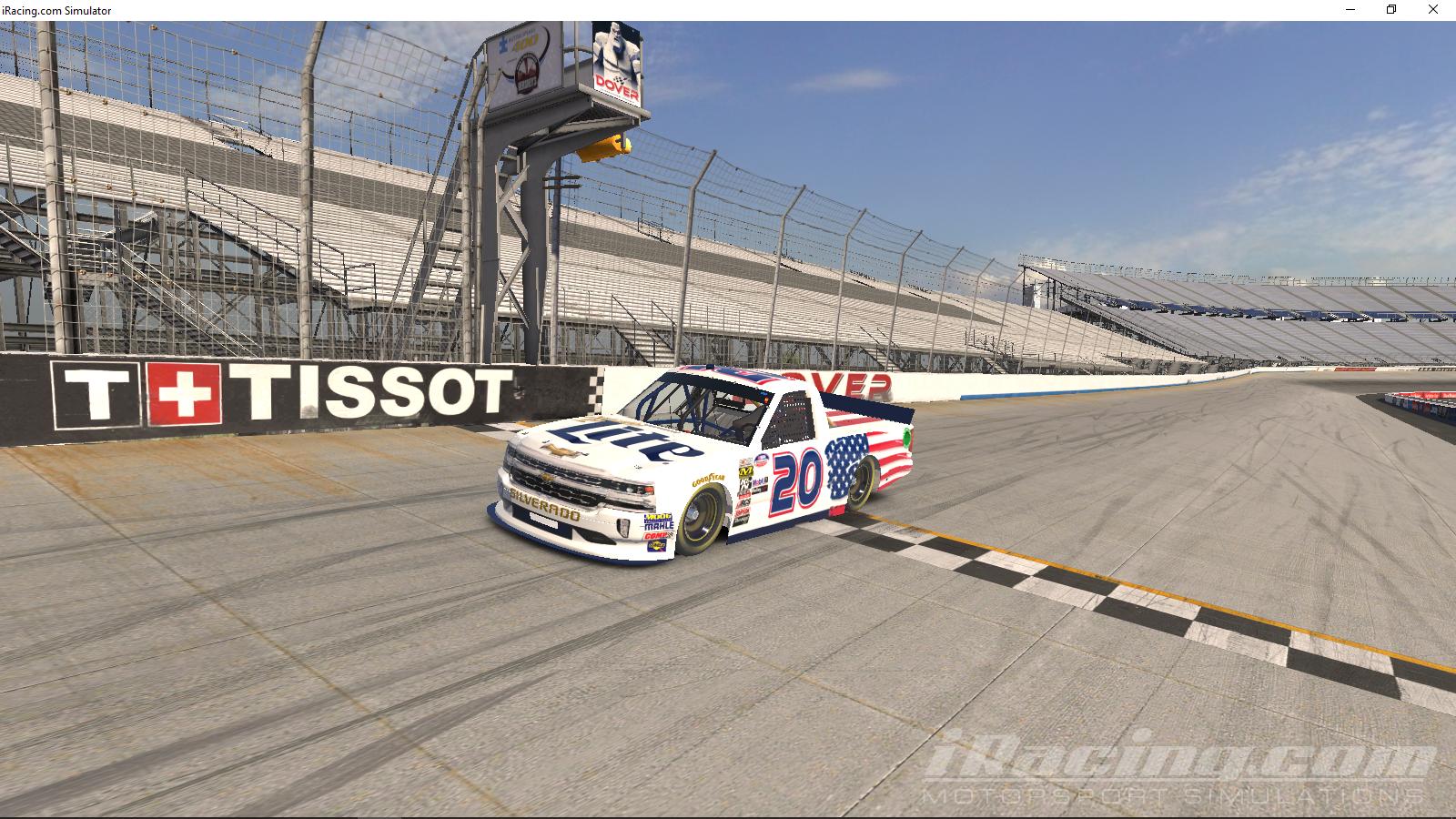Screen dimensions: 1456x819
Task: Restore down the simulator window
Action: pos(1390,11)
